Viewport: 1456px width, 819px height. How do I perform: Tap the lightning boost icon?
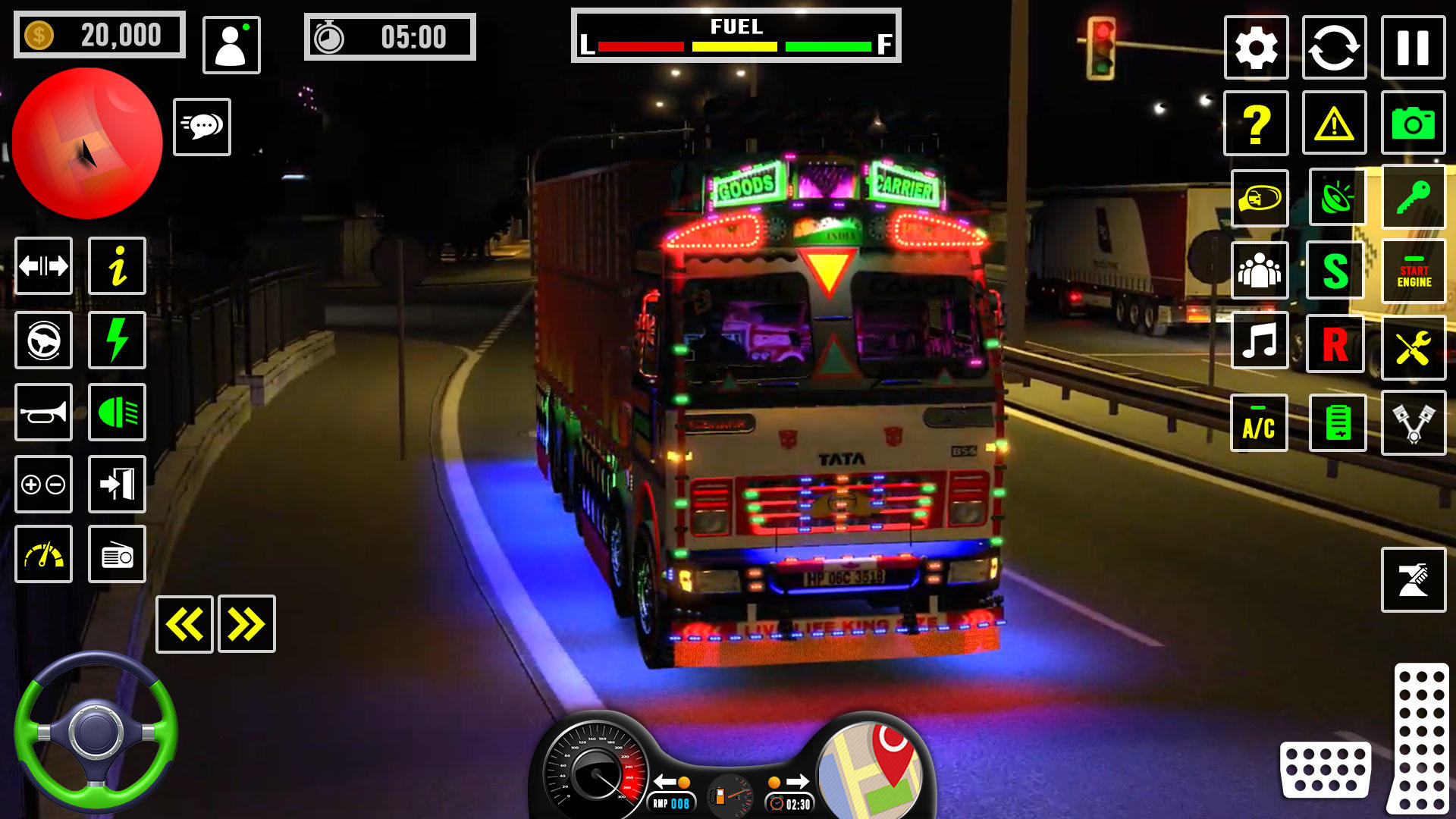pos(118,341)
